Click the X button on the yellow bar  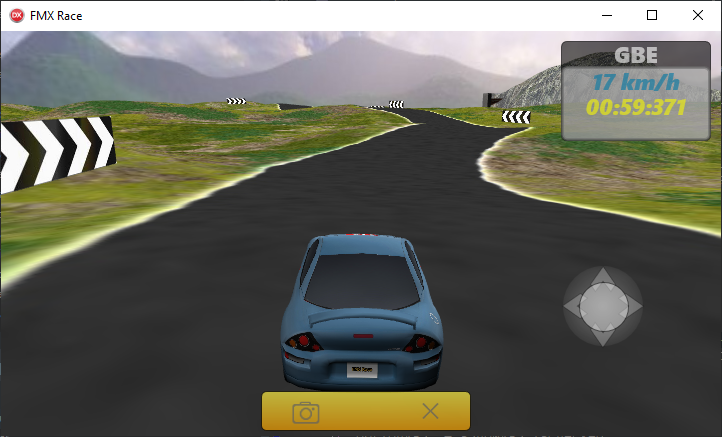(x=430, y=410)
